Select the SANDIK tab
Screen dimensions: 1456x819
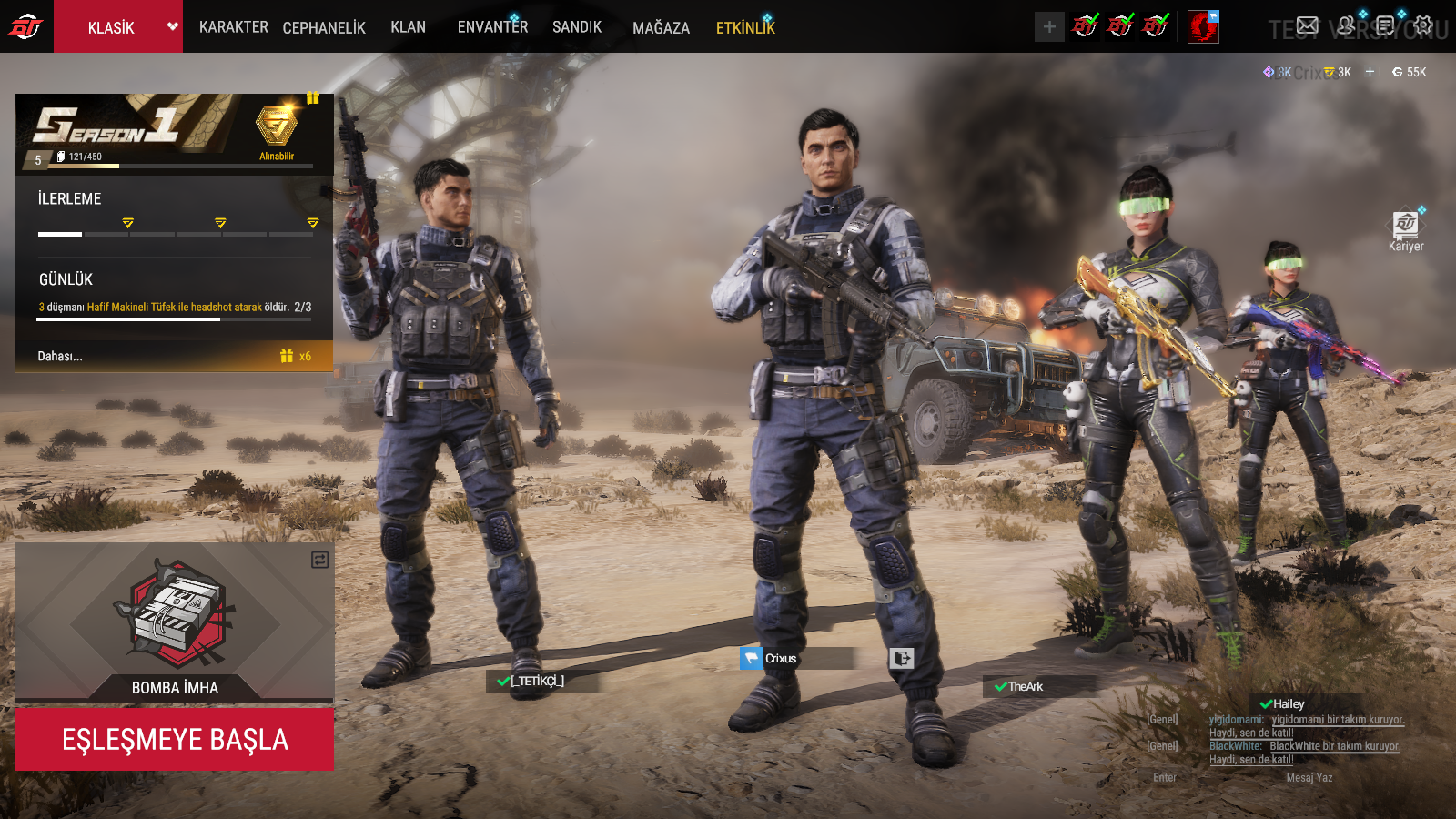[577, 27]
